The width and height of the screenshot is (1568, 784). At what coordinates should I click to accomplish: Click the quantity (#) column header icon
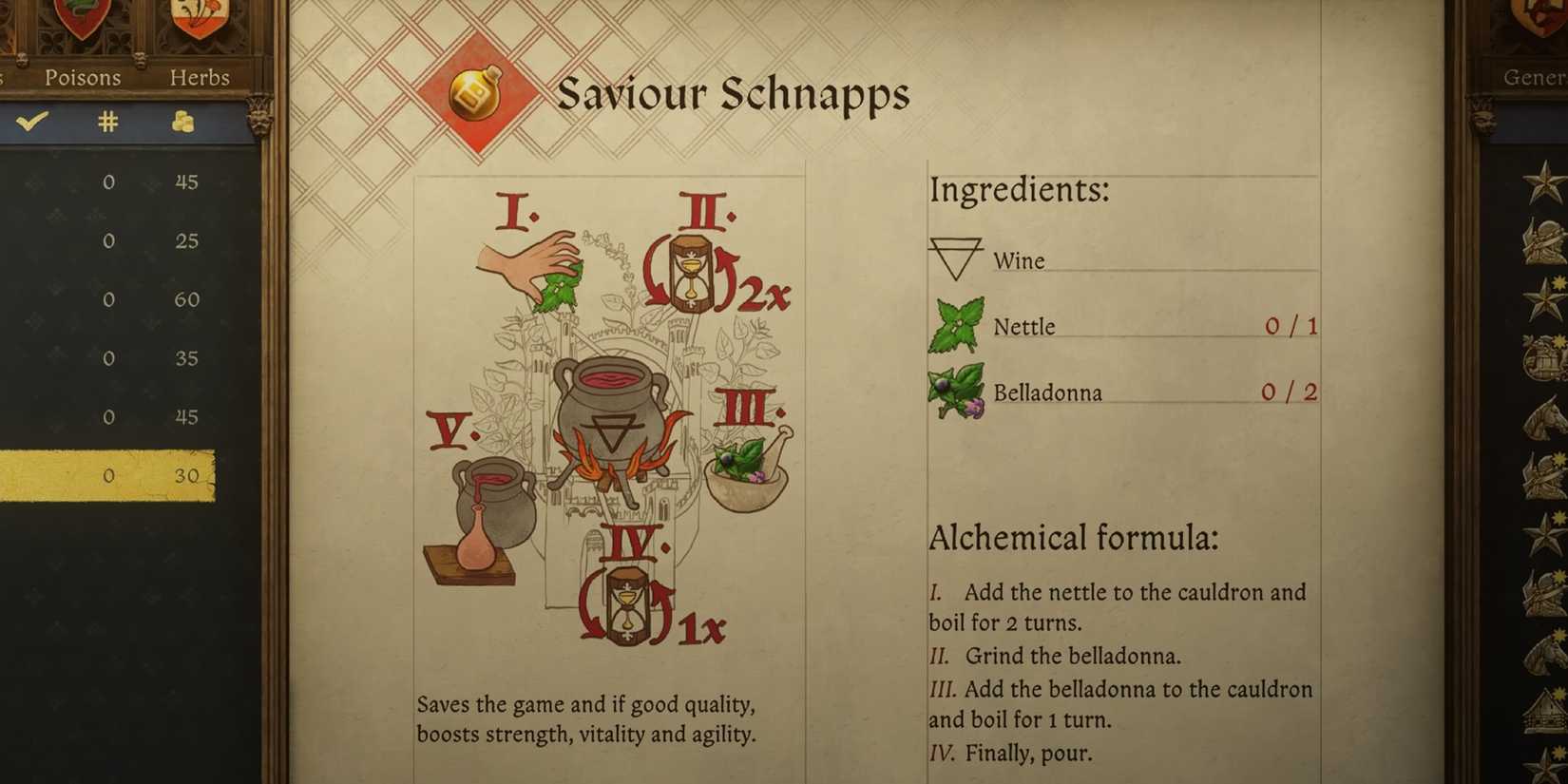107,122
